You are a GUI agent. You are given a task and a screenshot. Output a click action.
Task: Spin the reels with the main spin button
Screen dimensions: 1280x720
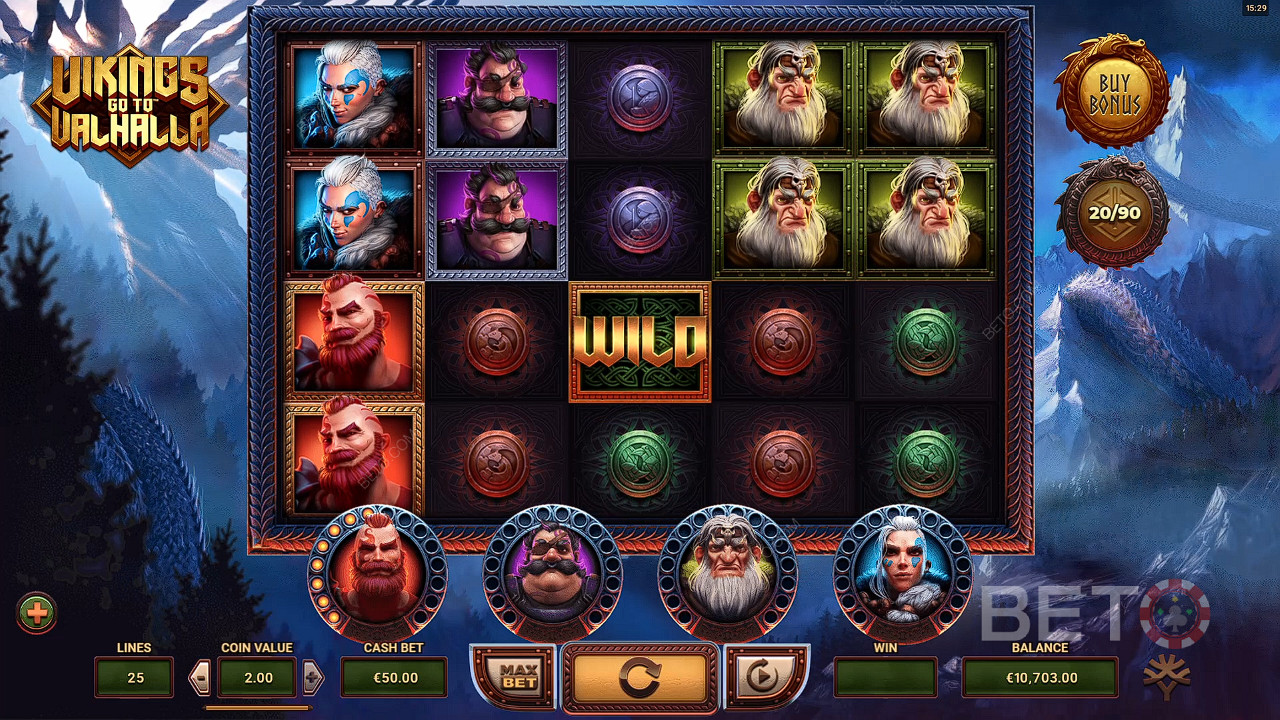(640, 679)
